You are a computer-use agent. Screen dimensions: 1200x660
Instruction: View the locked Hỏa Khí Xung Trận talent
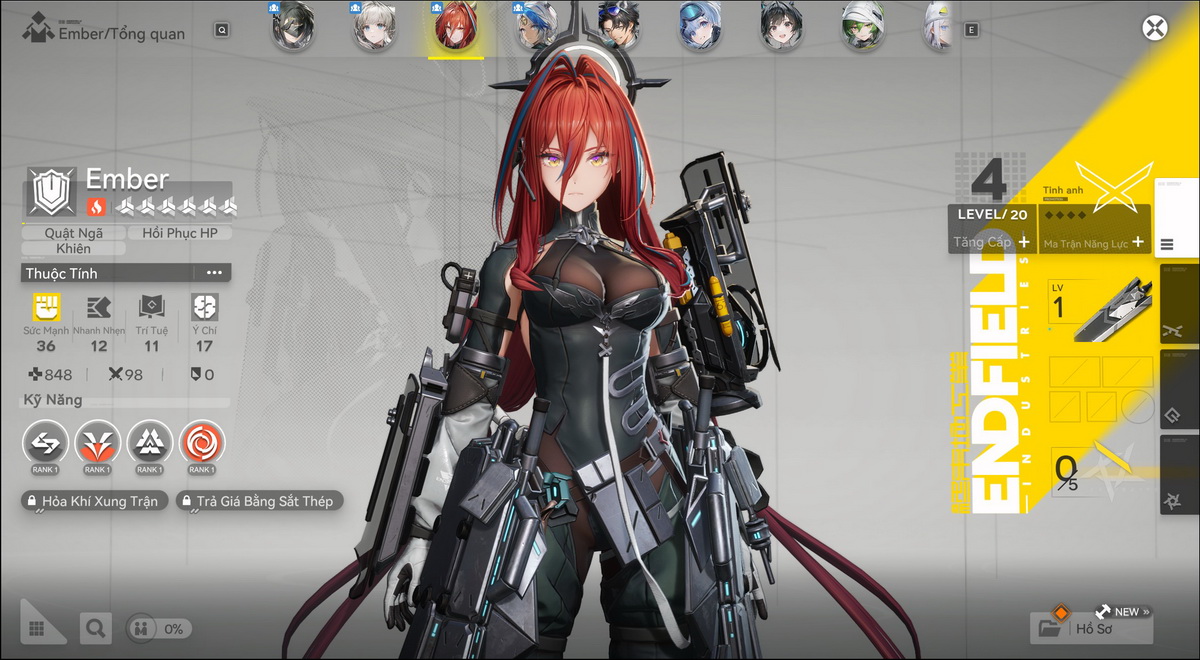(x=93, y=501)
